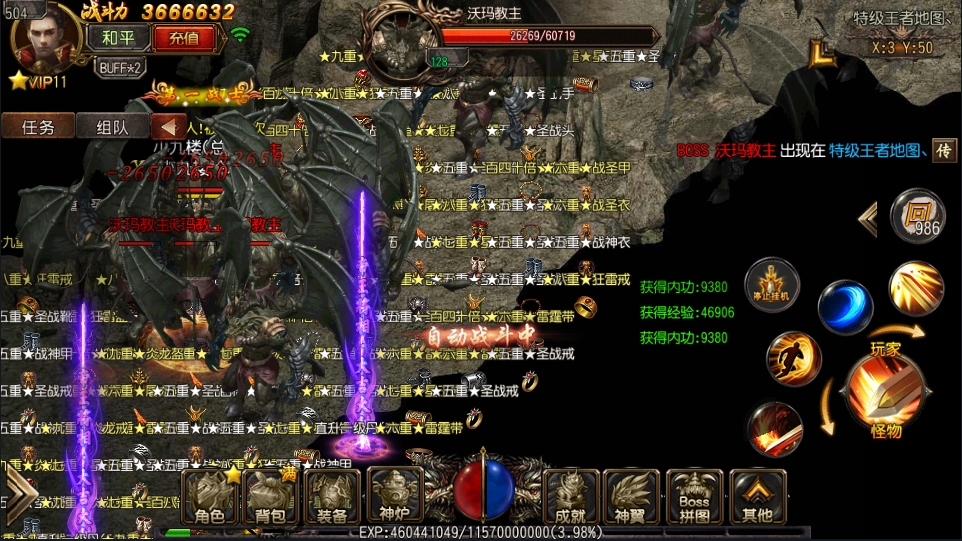Activate the blue crescent slash skill
The width and height of the screenshot is (962, 541).
845,307
